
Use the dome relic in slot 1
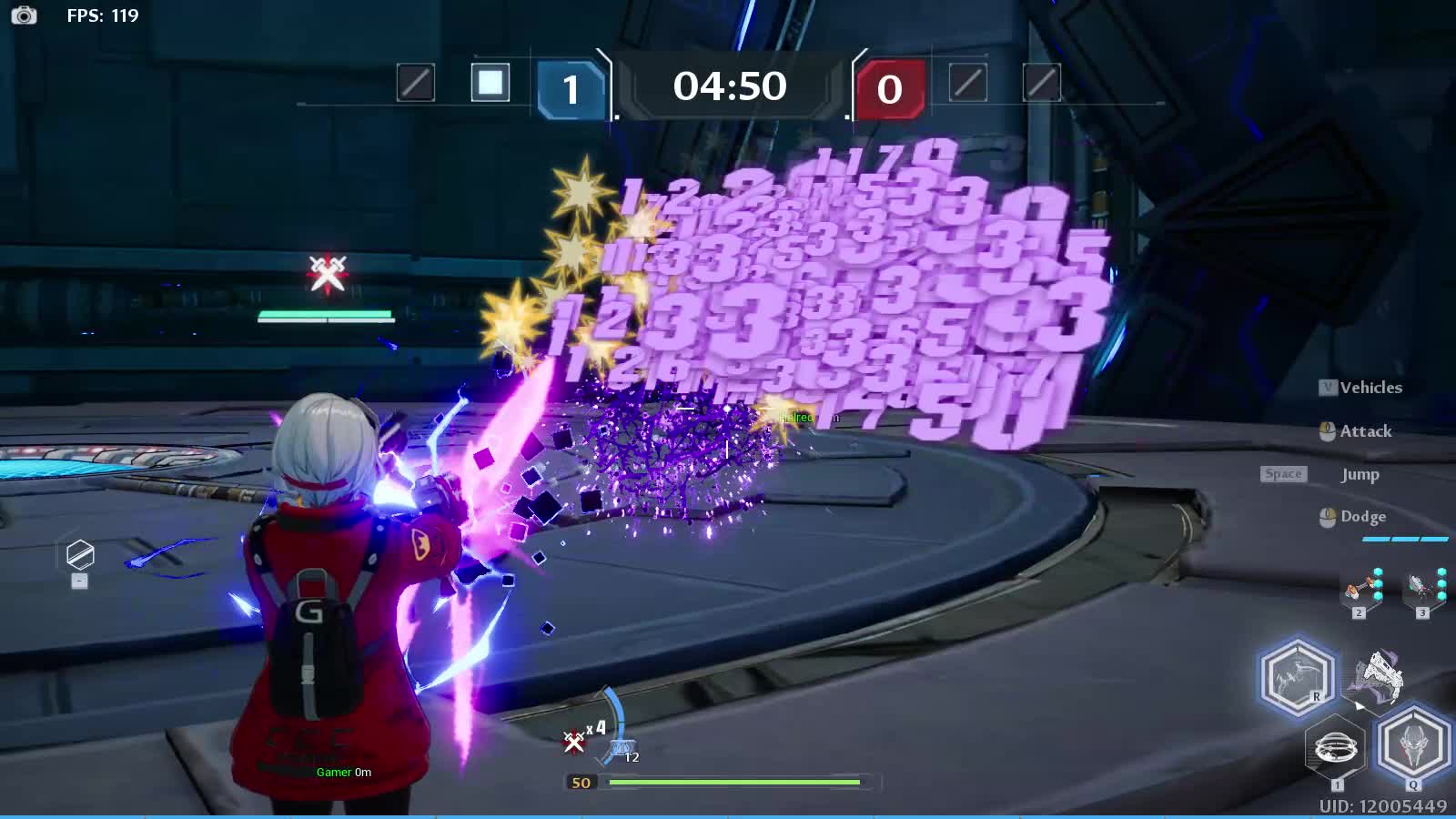(x=1336, y=749)
